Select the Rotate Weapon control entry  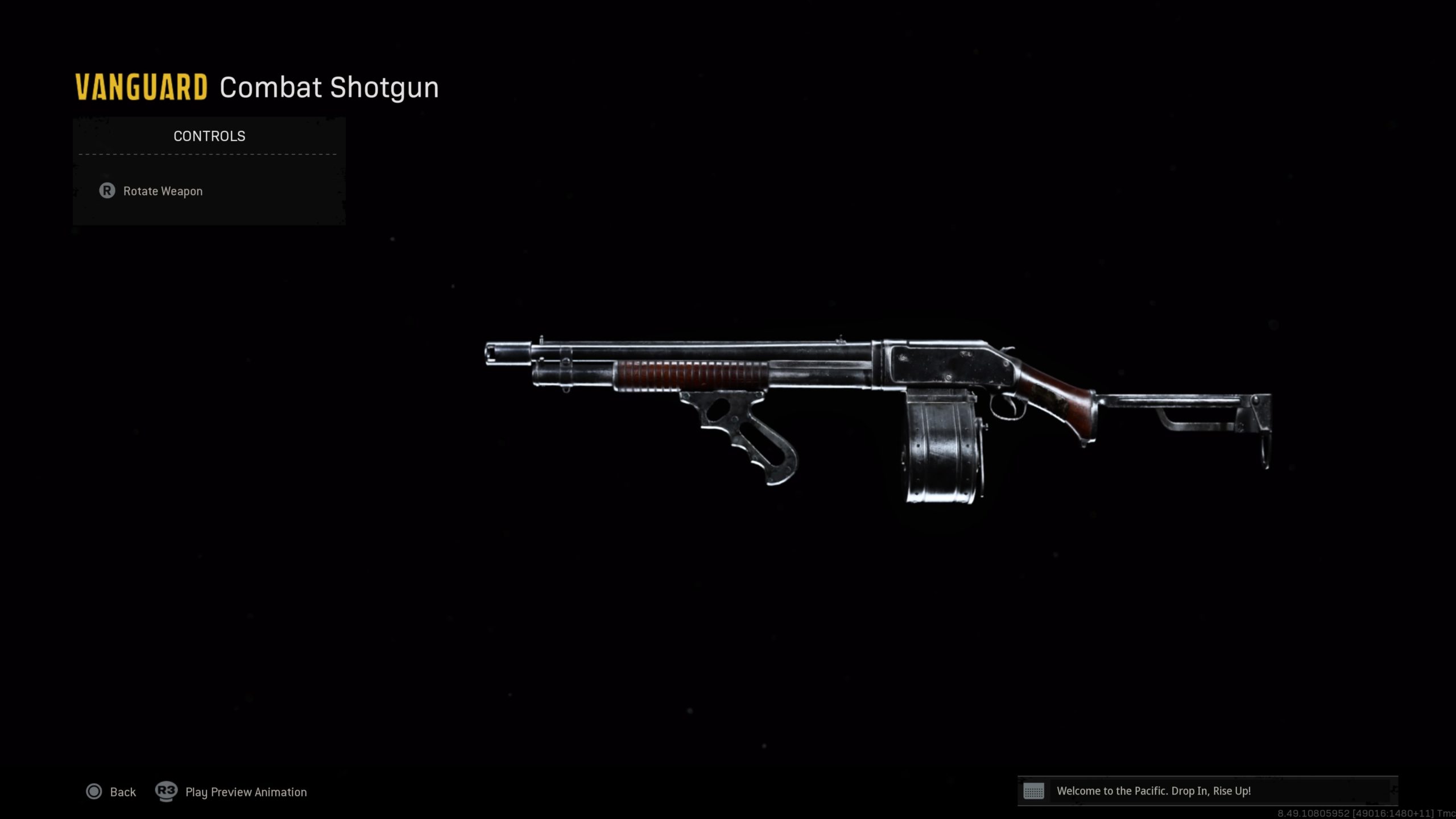pos(162,191)
